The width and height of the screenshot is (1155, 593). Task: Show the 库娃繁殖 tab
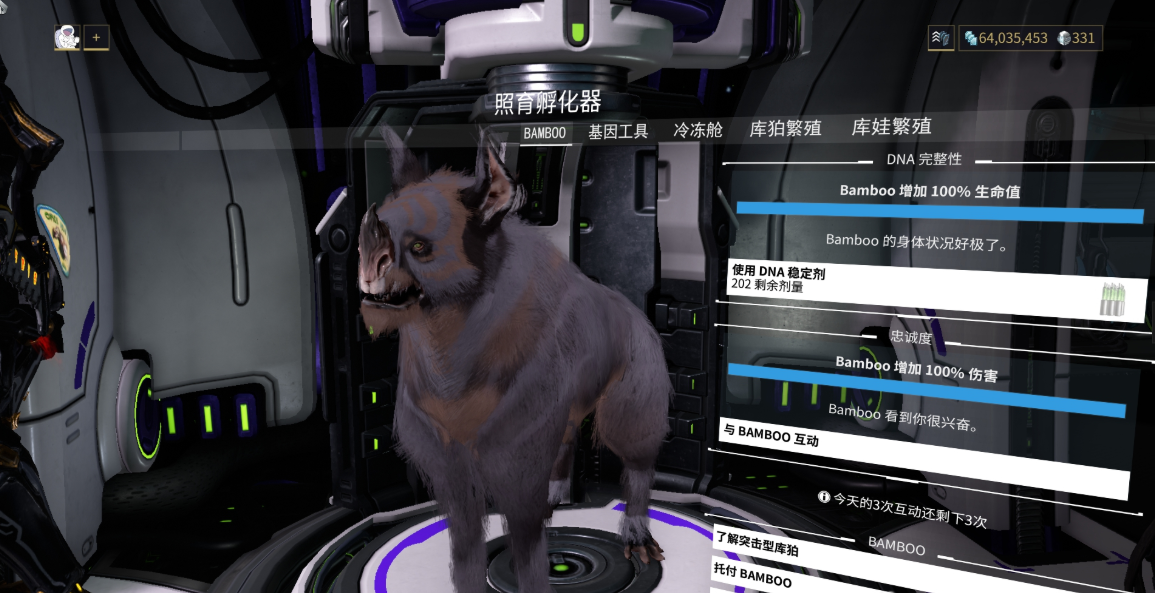coord(891,127)
